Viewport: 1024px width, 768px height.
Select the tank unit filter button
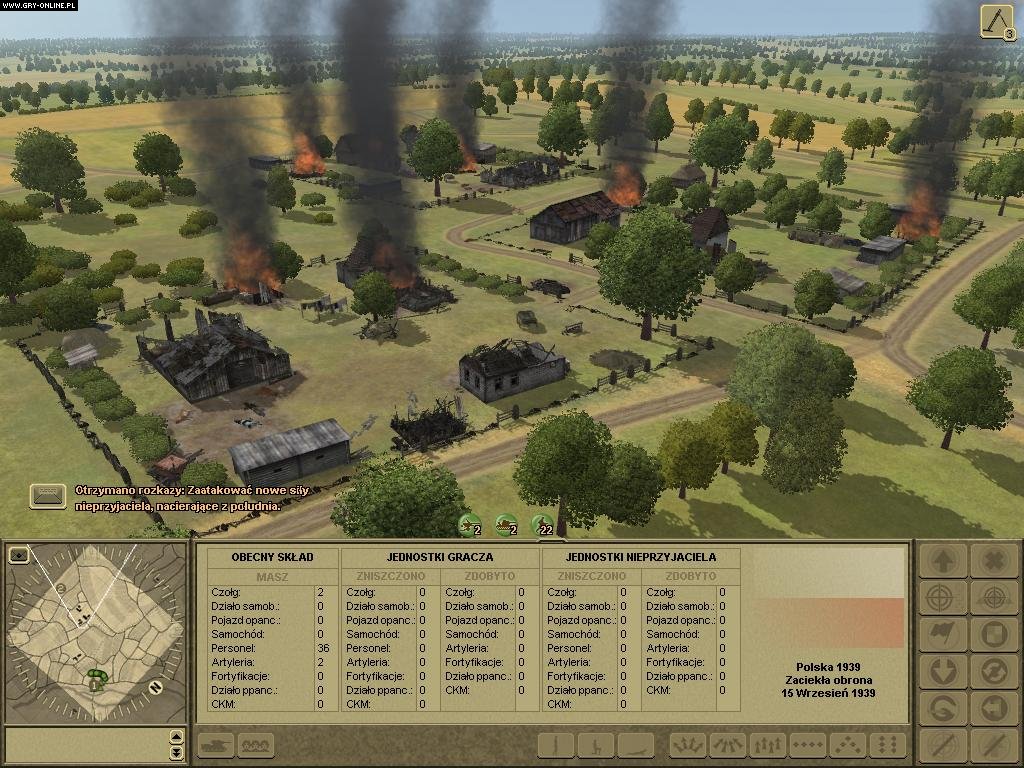click(x=218, y=745)
